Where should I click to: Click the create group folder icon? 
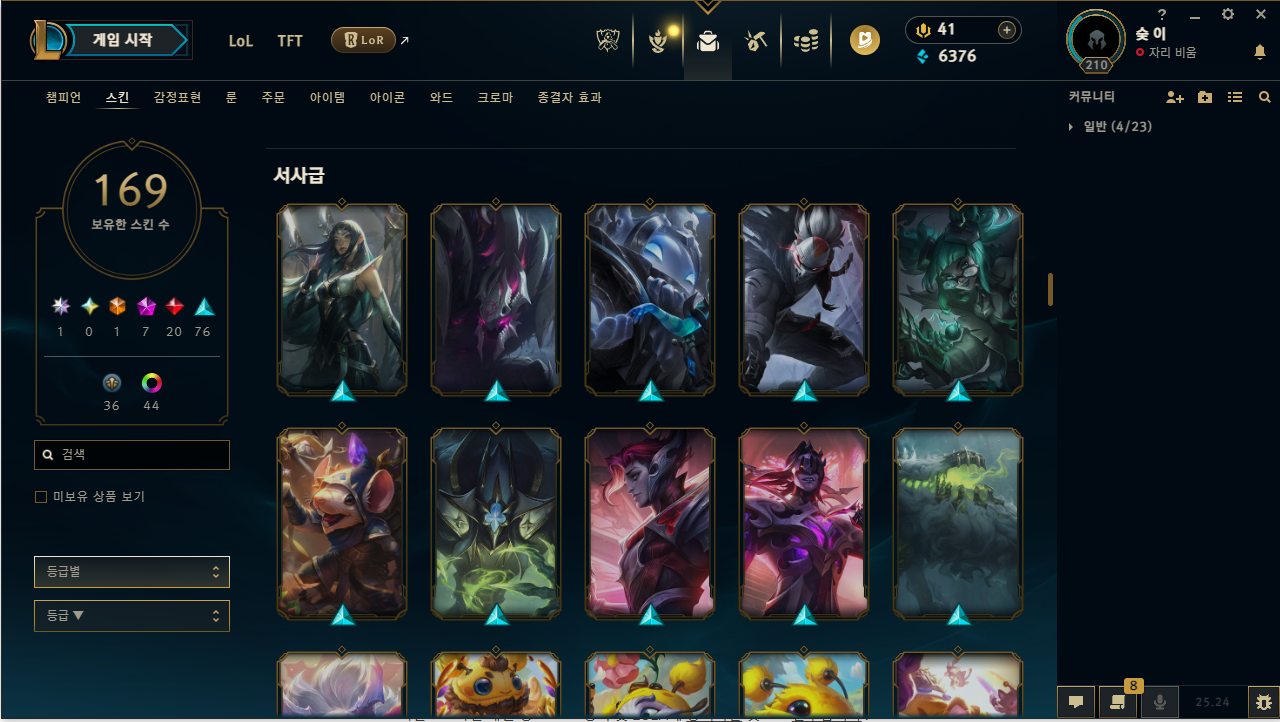coord(1204,97)
